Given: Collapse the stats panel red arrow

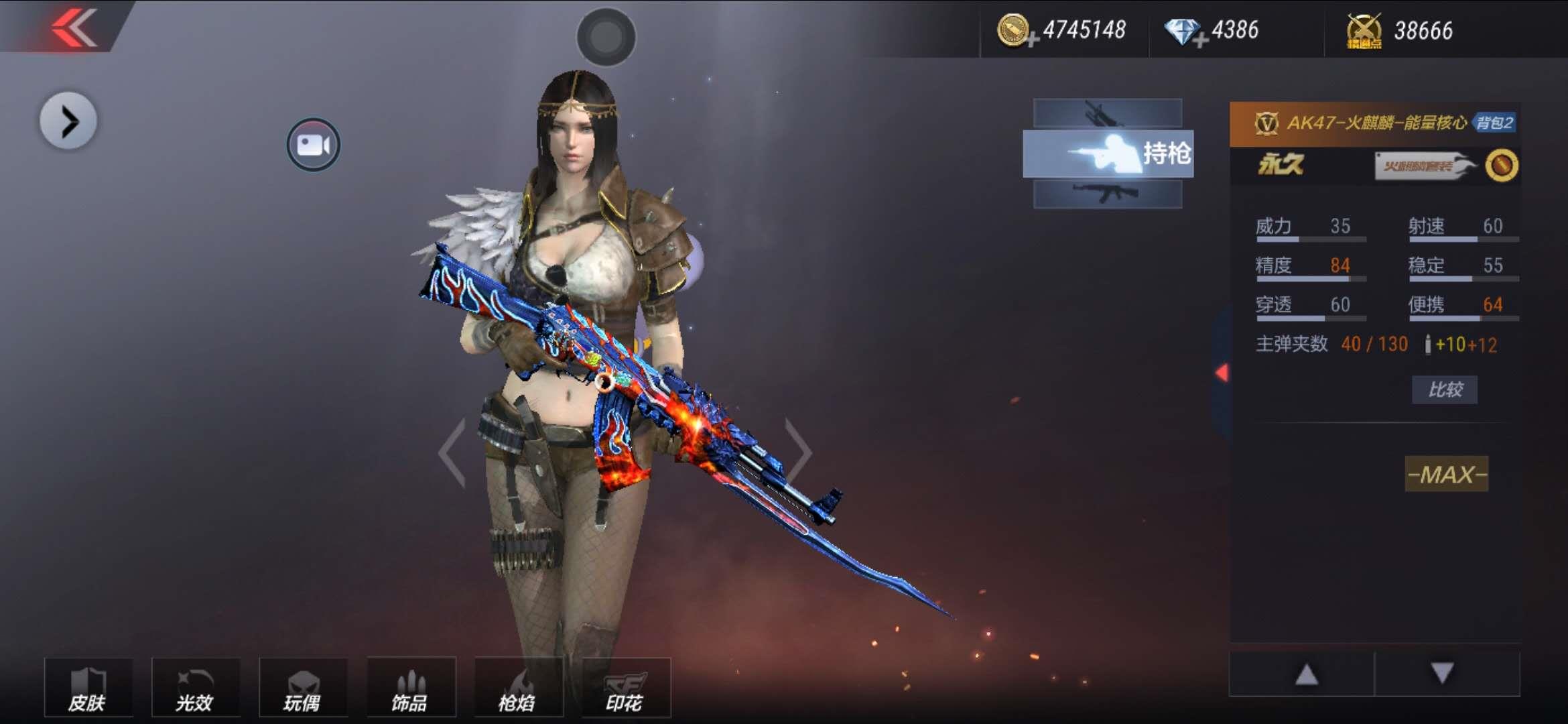Looking at the screenshot, I should [x=1222, y=373].
